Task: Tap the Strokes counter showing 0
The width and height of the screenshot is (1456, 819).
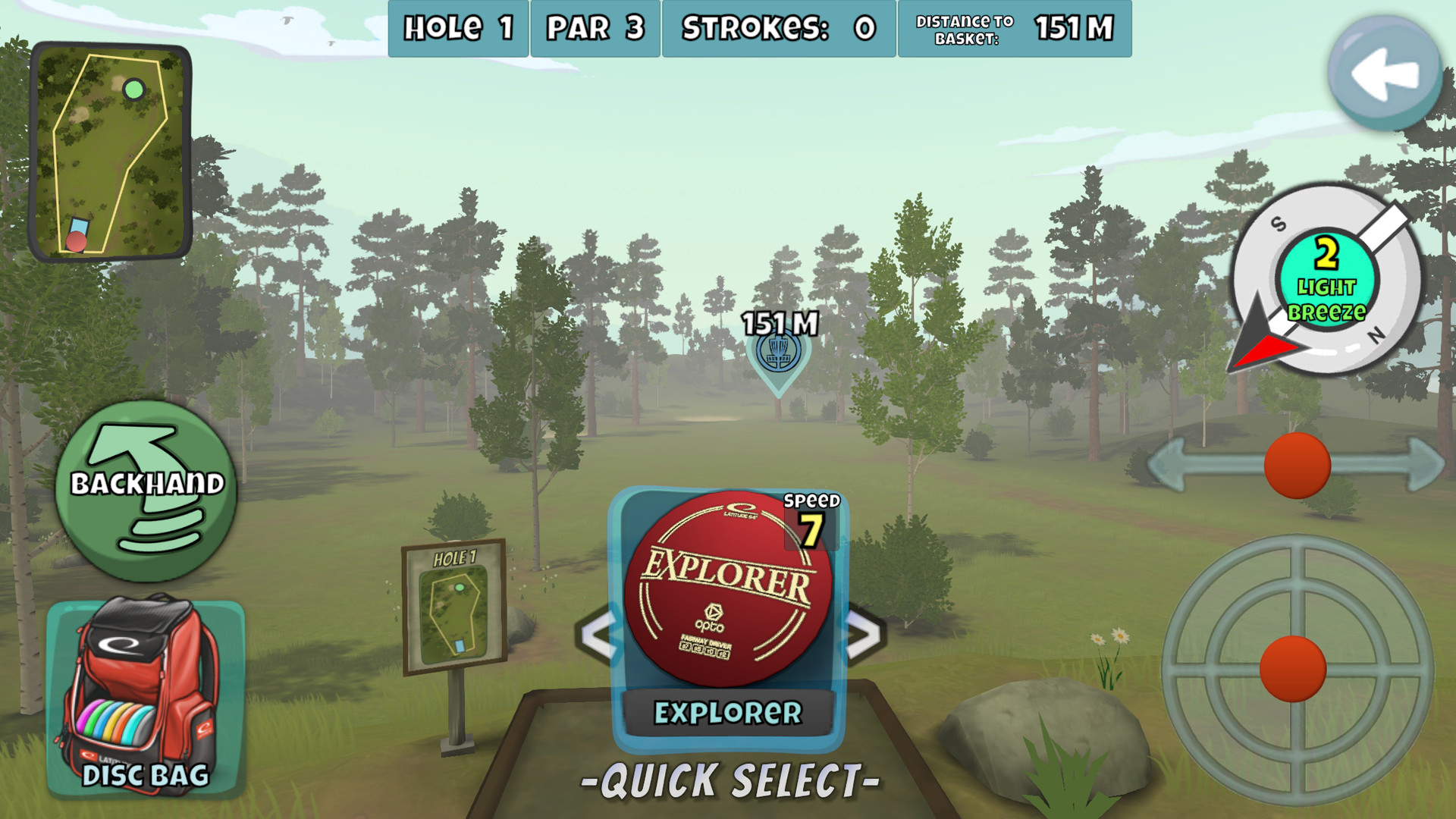Action: click(x=779, y=29)
